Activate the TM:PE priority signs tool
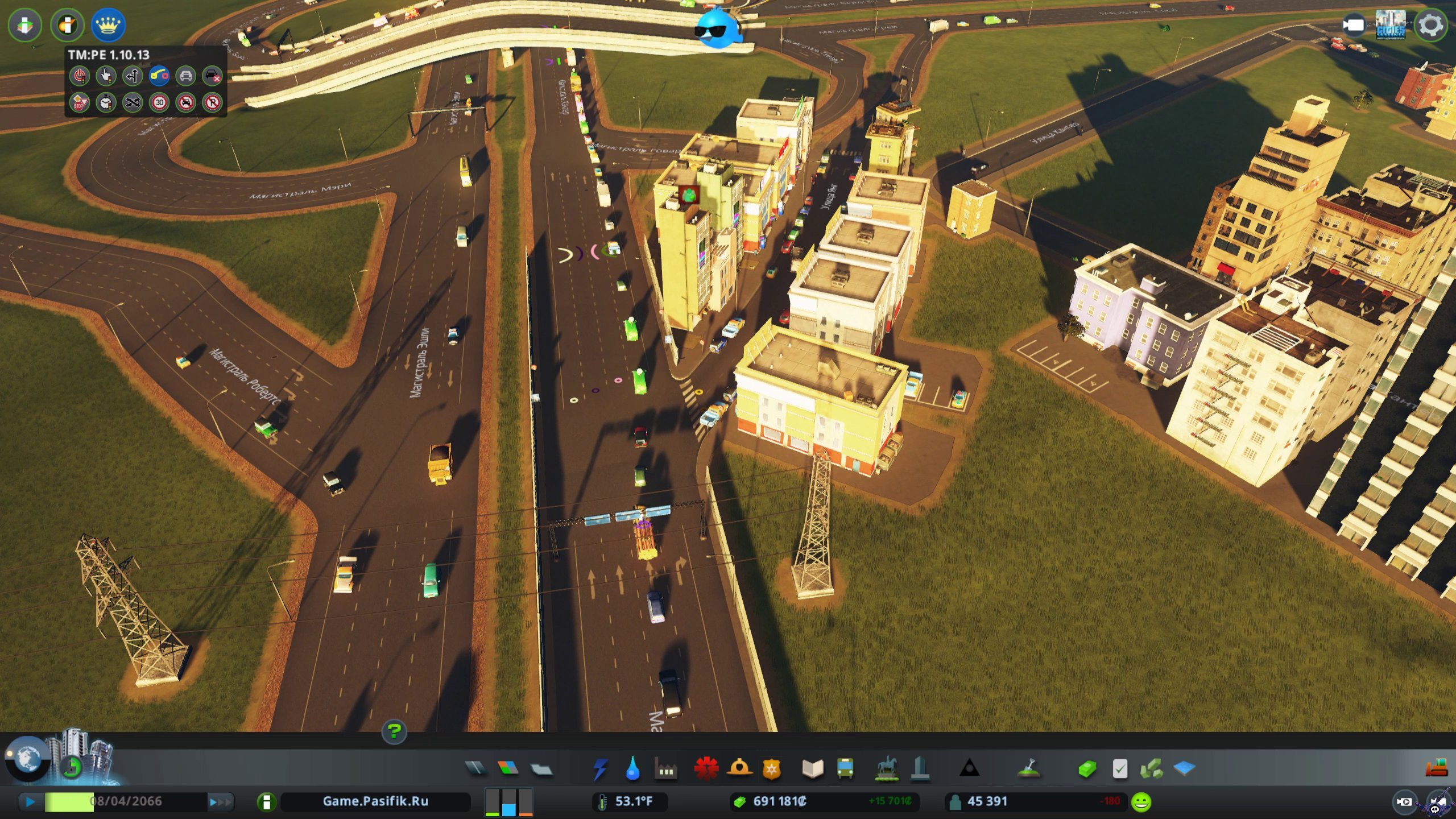1456x819 pixels. (x=79, y=103)
